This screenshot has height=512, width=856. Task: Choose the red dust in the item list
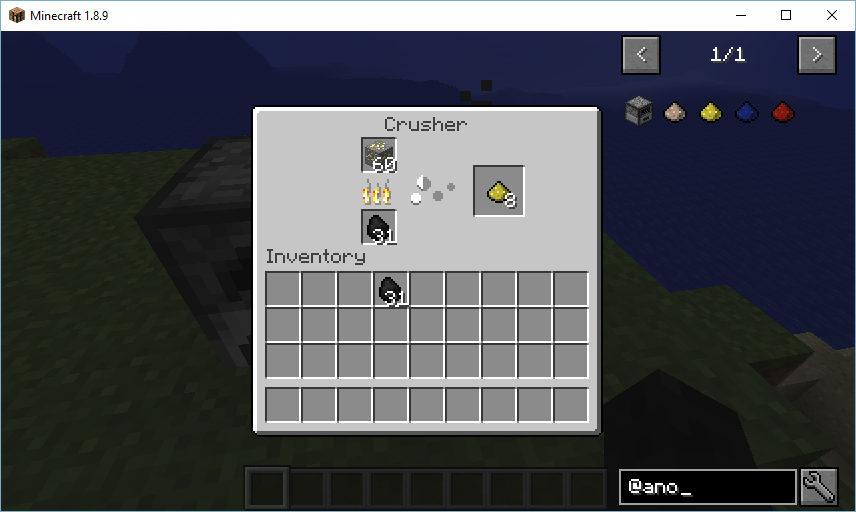[782, 110]
